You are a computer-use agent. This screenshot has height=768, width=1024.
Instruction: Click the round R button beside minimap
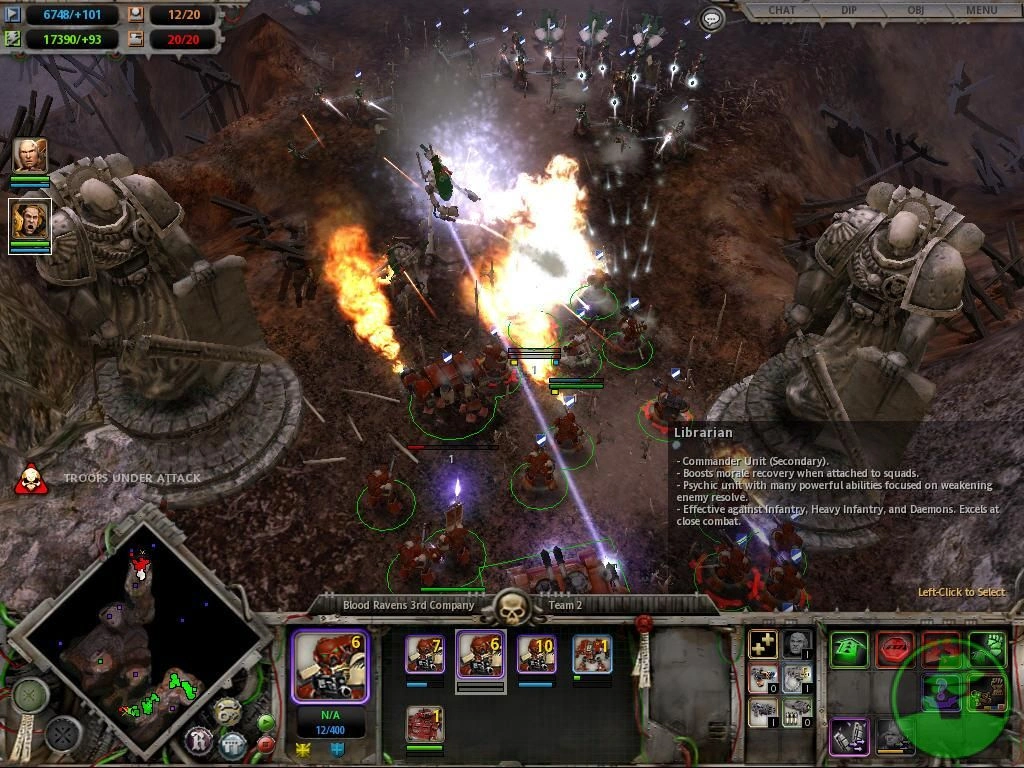pos(197,741)
